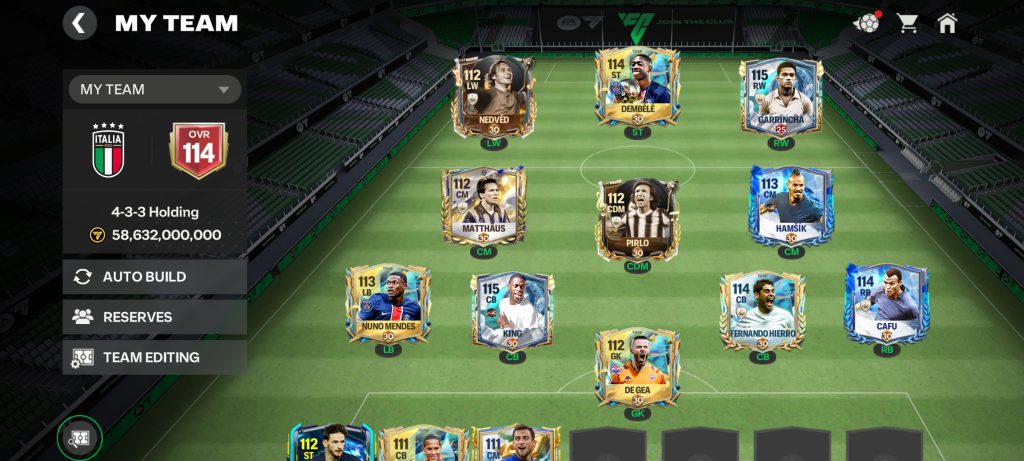Open the store cart icon
This screenshot has height=461, width=1024.
tap(907, 22)
